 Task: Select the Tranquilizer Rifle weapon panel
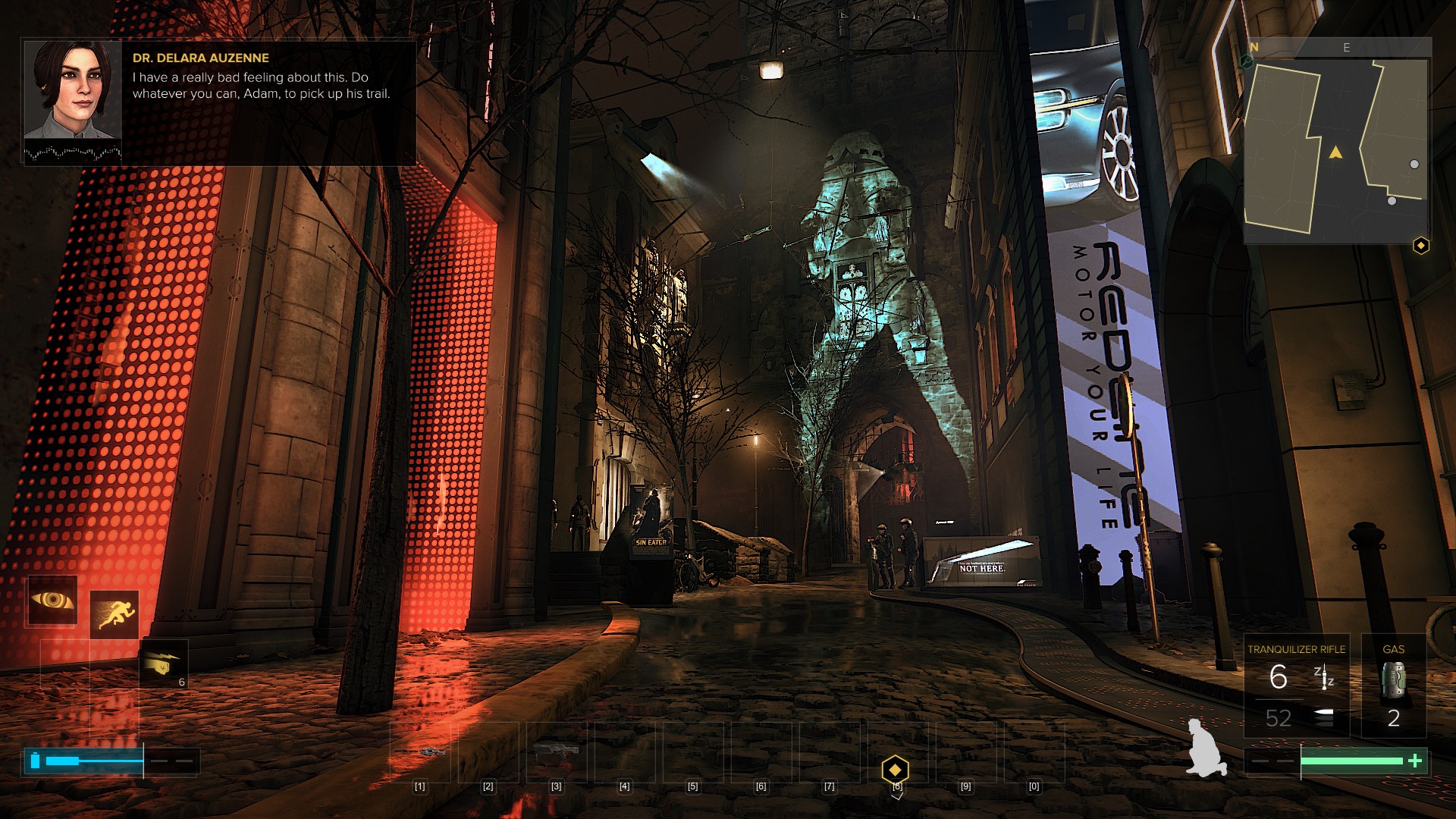click(x=1296, y=686)
